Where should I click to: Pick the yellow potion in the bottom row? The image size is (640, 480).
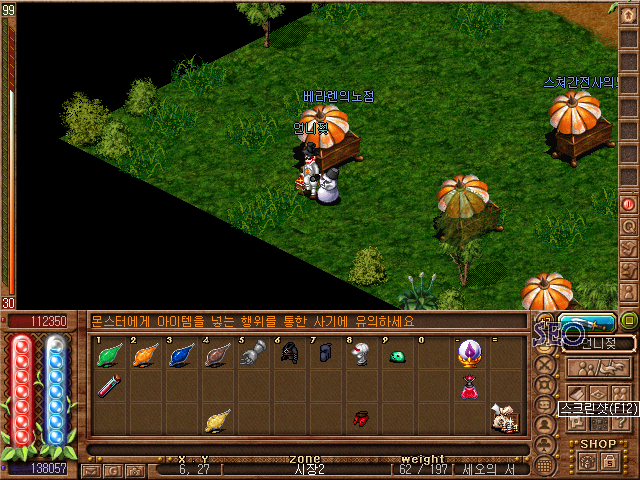pyautogui.click(x=216, y=422)
